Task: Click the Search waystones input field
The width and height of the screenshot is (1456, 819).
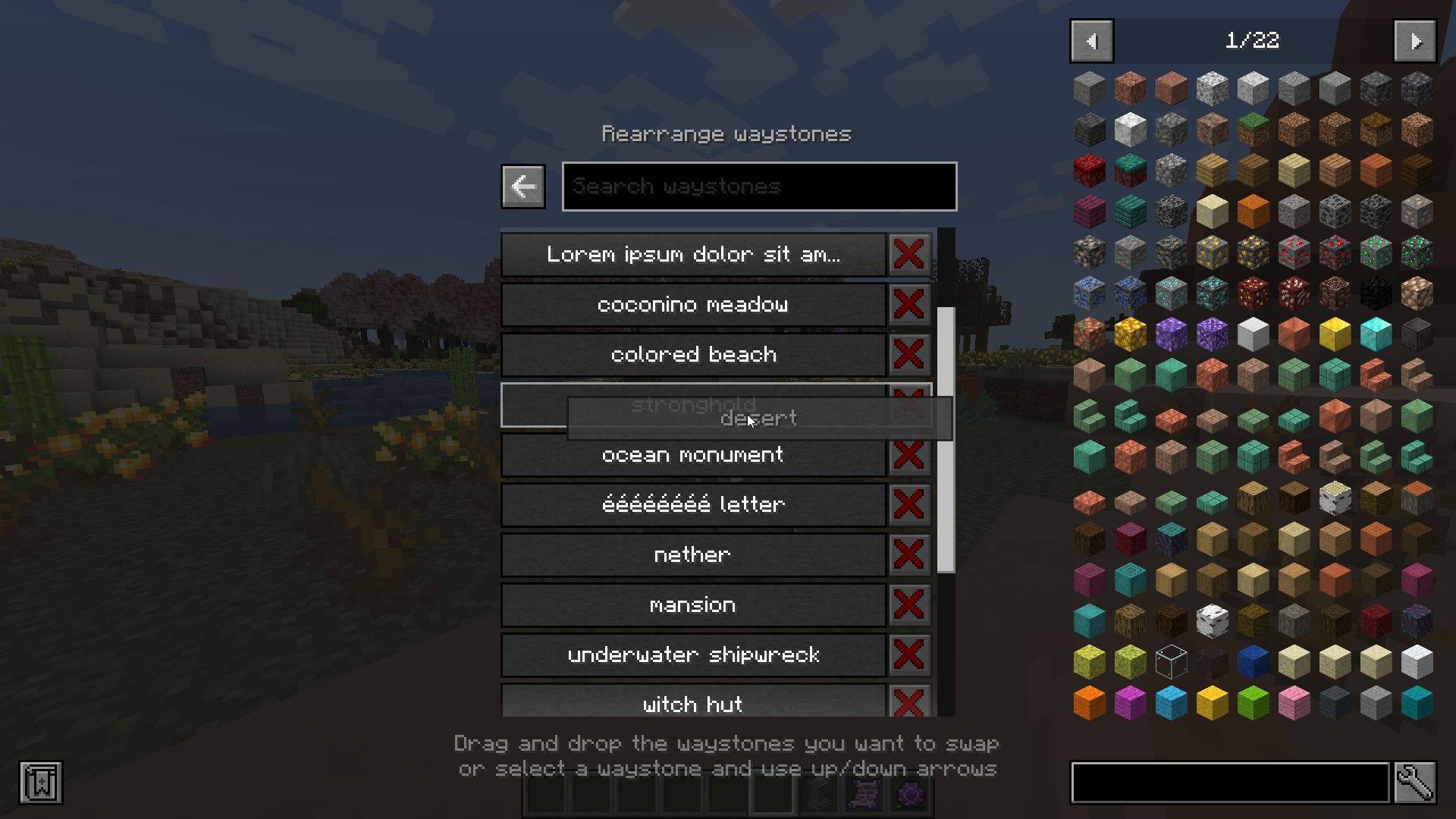Action: point(758,186)
